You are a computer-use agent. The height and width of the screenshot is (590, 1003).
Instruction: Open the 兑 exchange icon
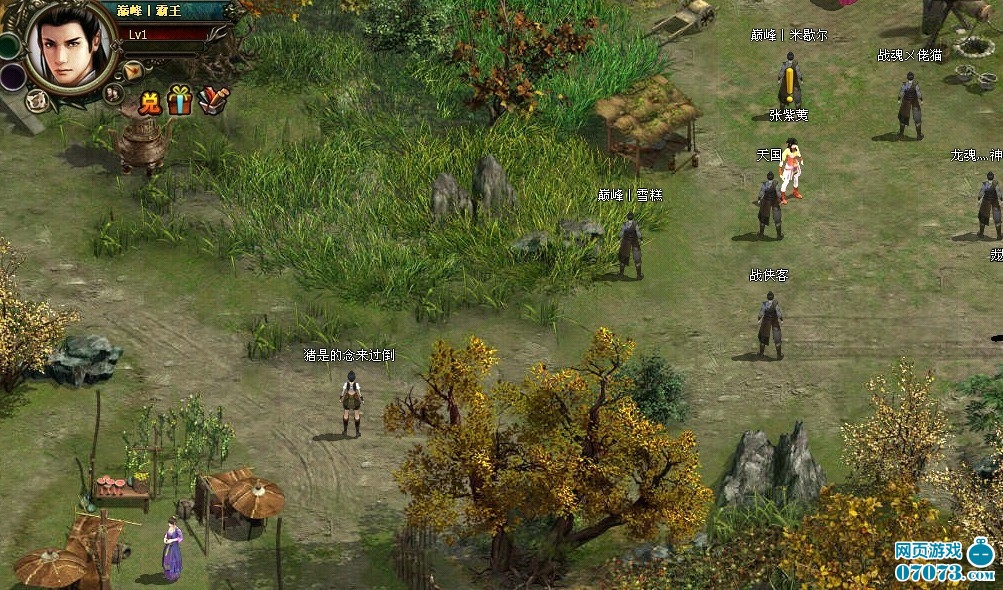(x=150, y=101)
